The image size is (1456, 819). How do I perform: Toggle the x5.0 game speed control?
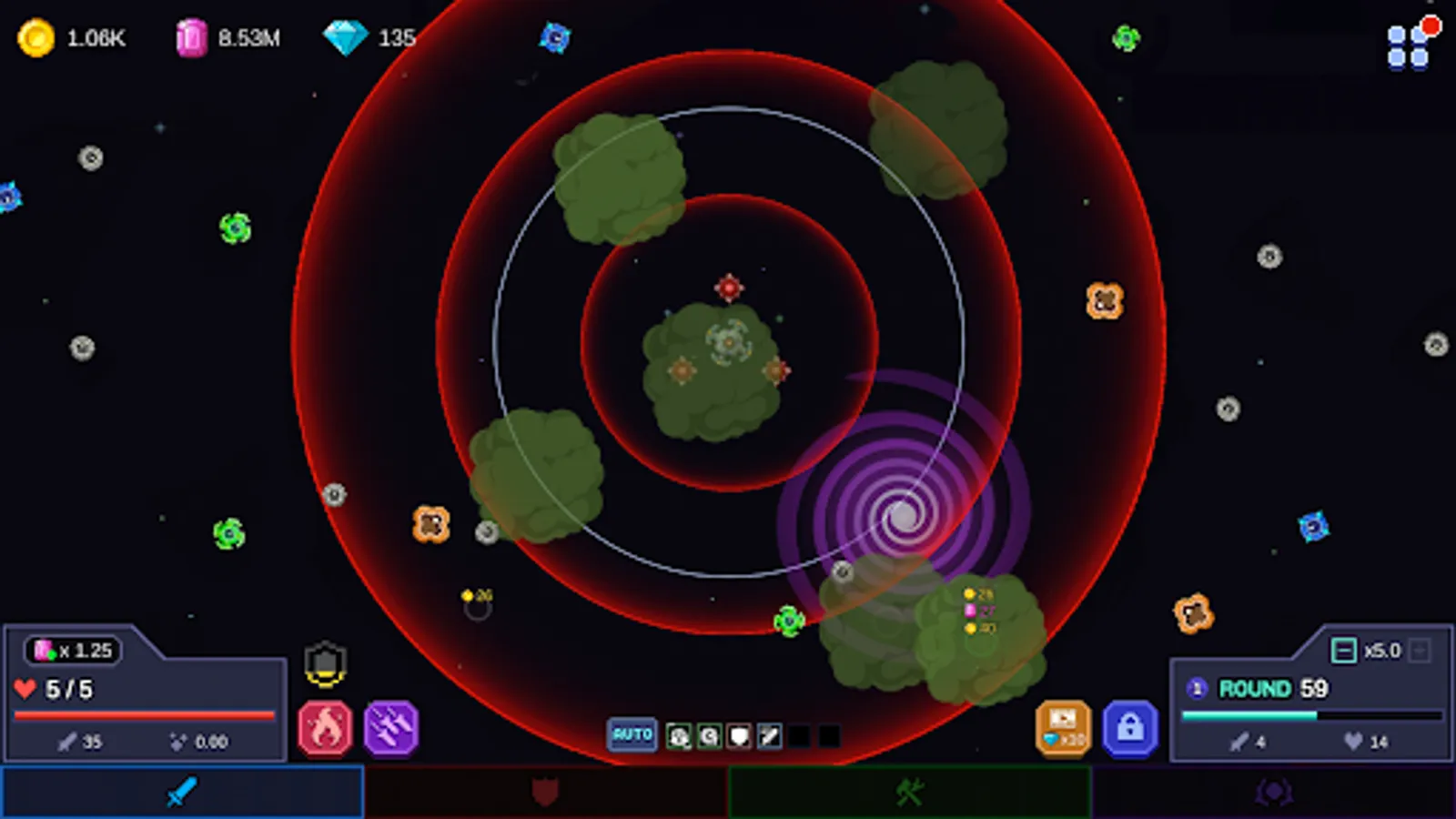click(1344, 649)
